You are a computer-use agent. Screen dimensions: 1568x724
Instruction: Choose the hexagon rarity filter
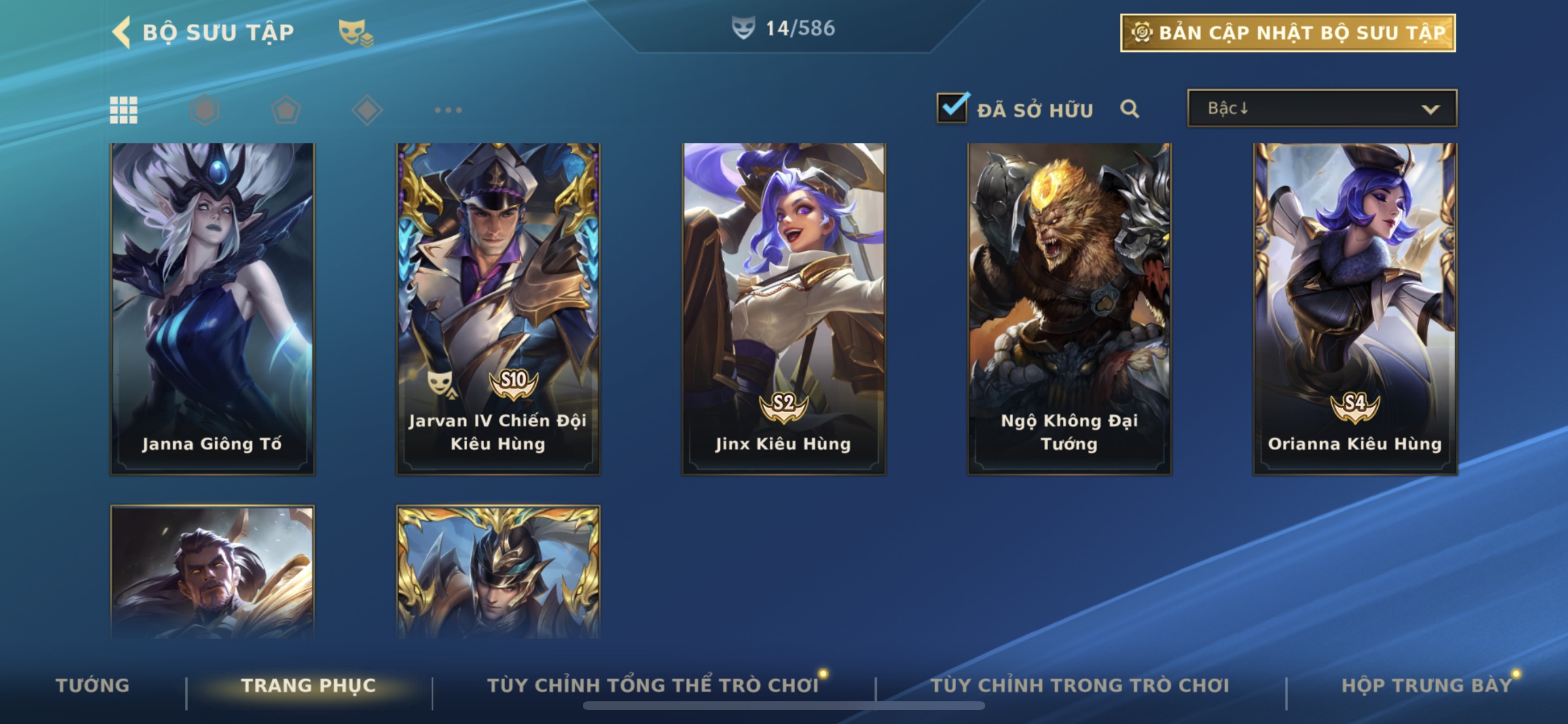pos(205,110)
